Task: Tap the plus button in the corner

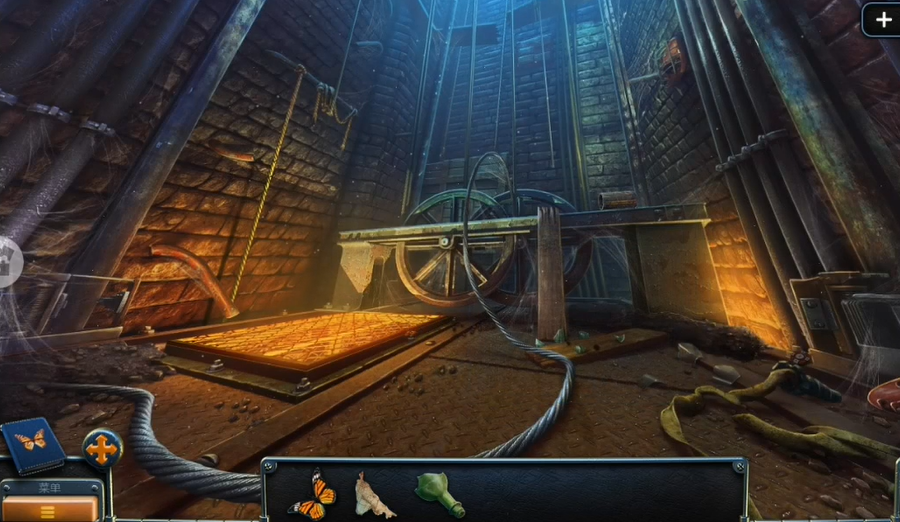Action: click(882, 19)
